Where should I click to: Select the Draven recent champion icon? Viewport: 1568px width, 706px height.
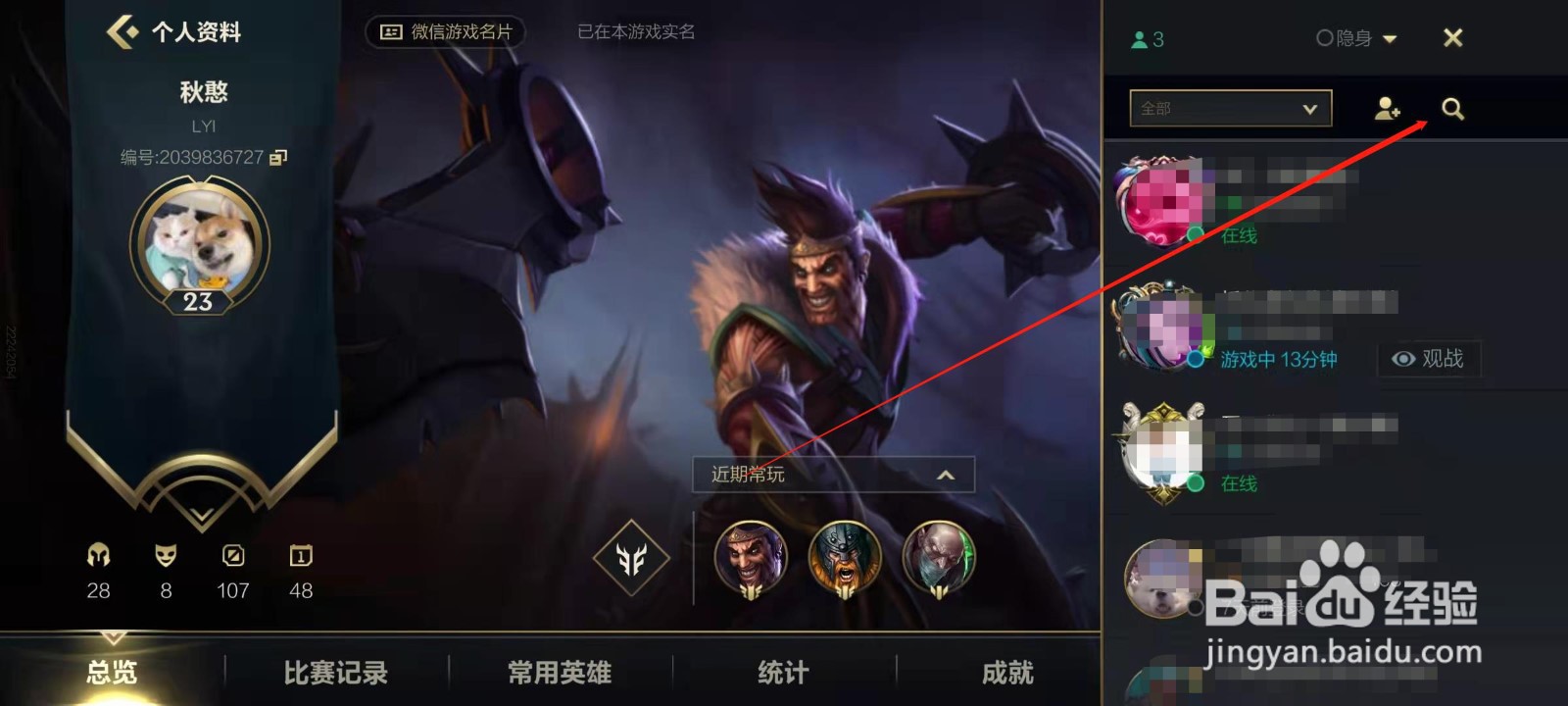749,558
